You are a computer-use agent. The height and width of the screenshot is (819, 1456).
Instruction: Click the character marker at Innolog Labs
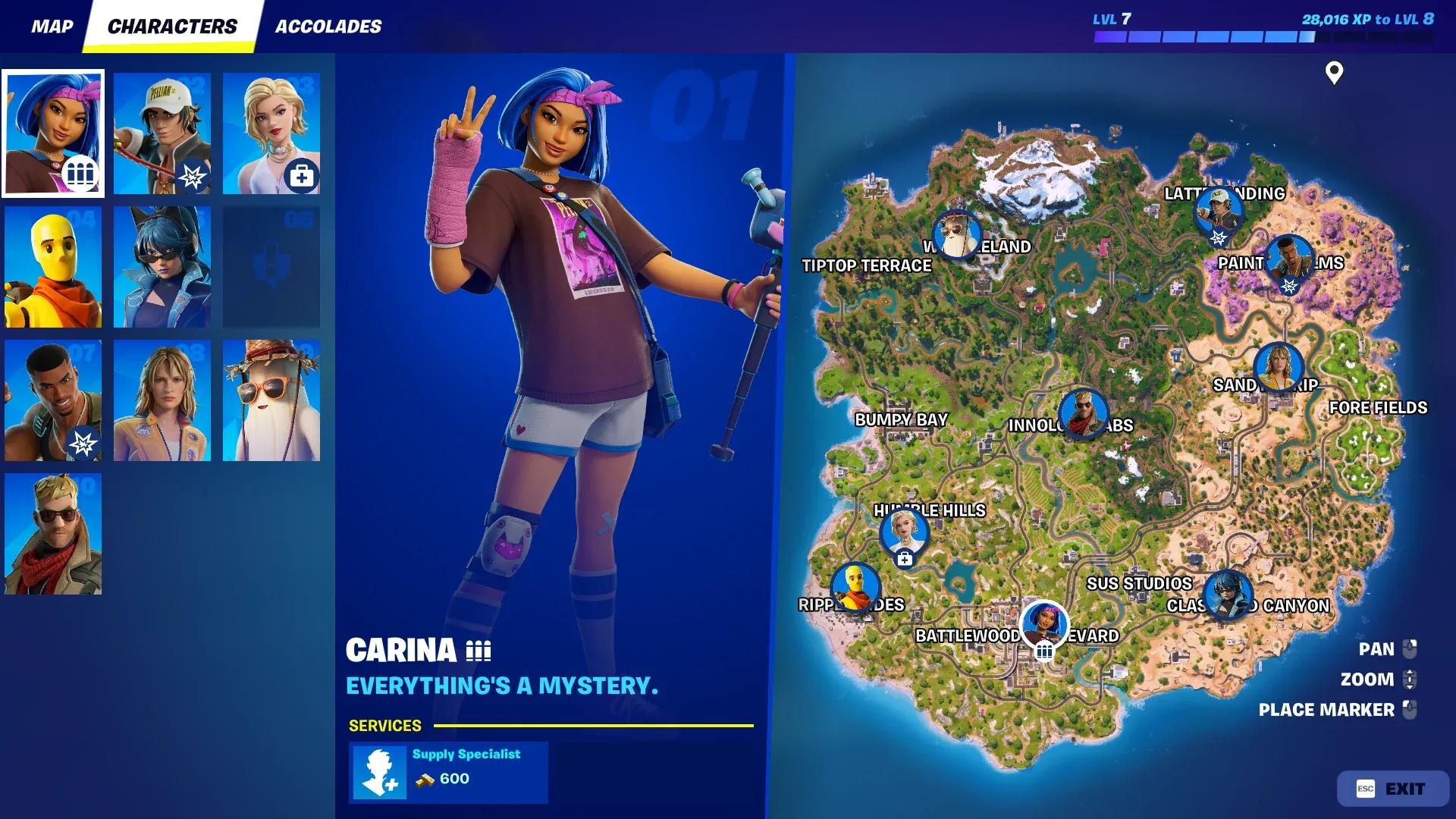(x=1081, y=412)
